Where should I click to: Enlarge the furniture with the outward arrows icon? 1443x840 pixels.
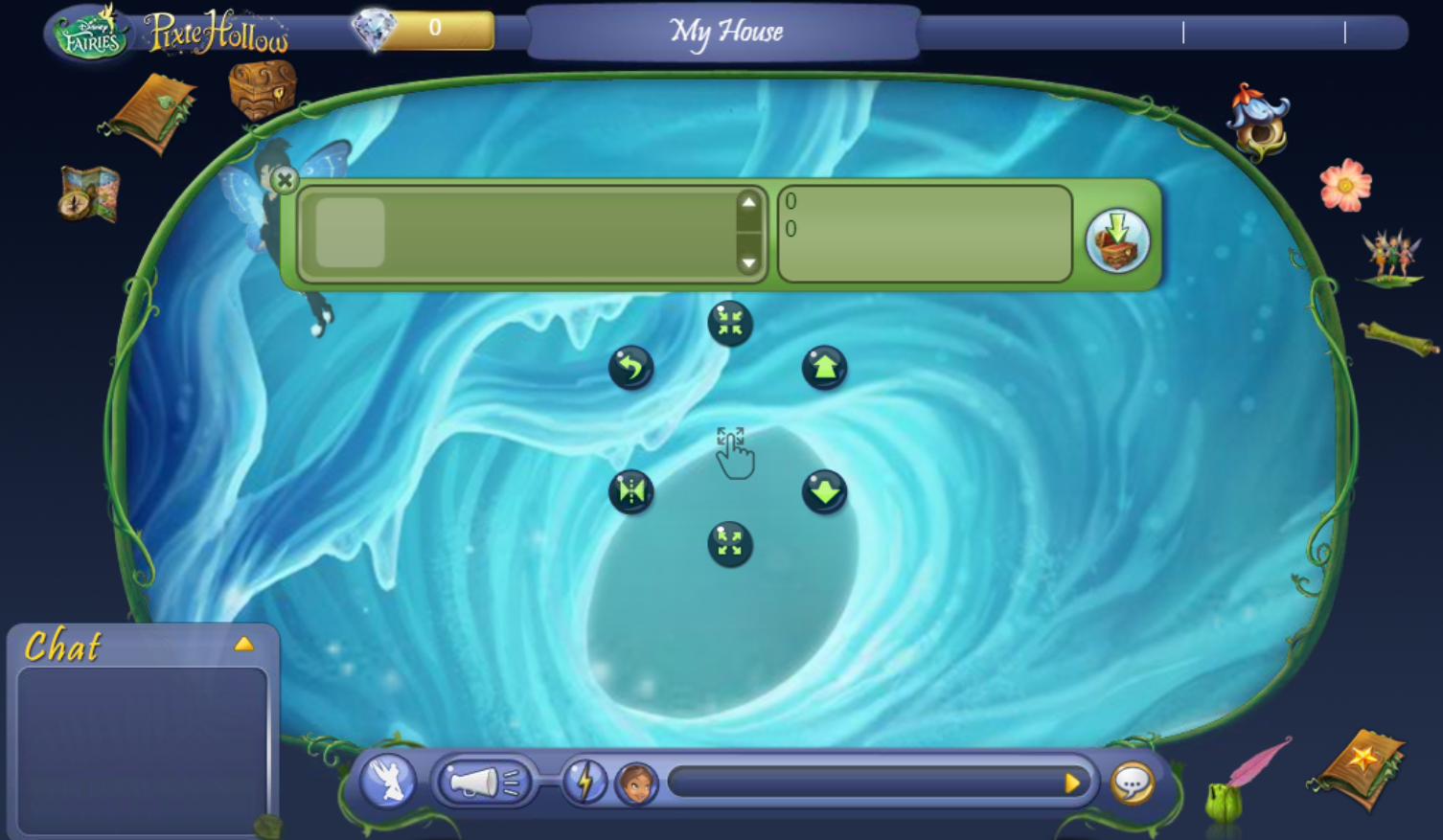tap(729, 544)
